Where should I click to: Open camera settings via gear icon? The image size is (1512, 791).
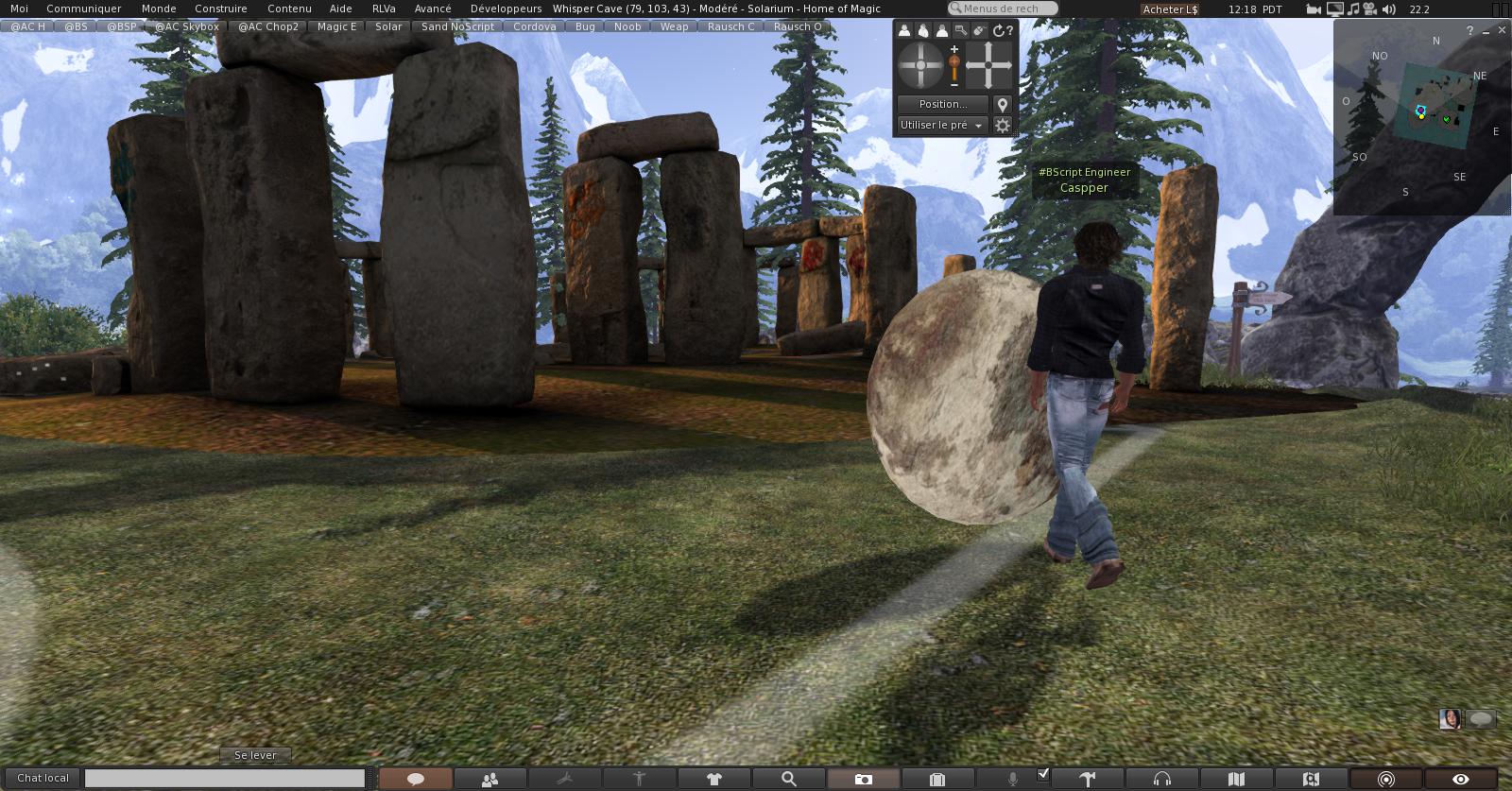point(1003,125)
